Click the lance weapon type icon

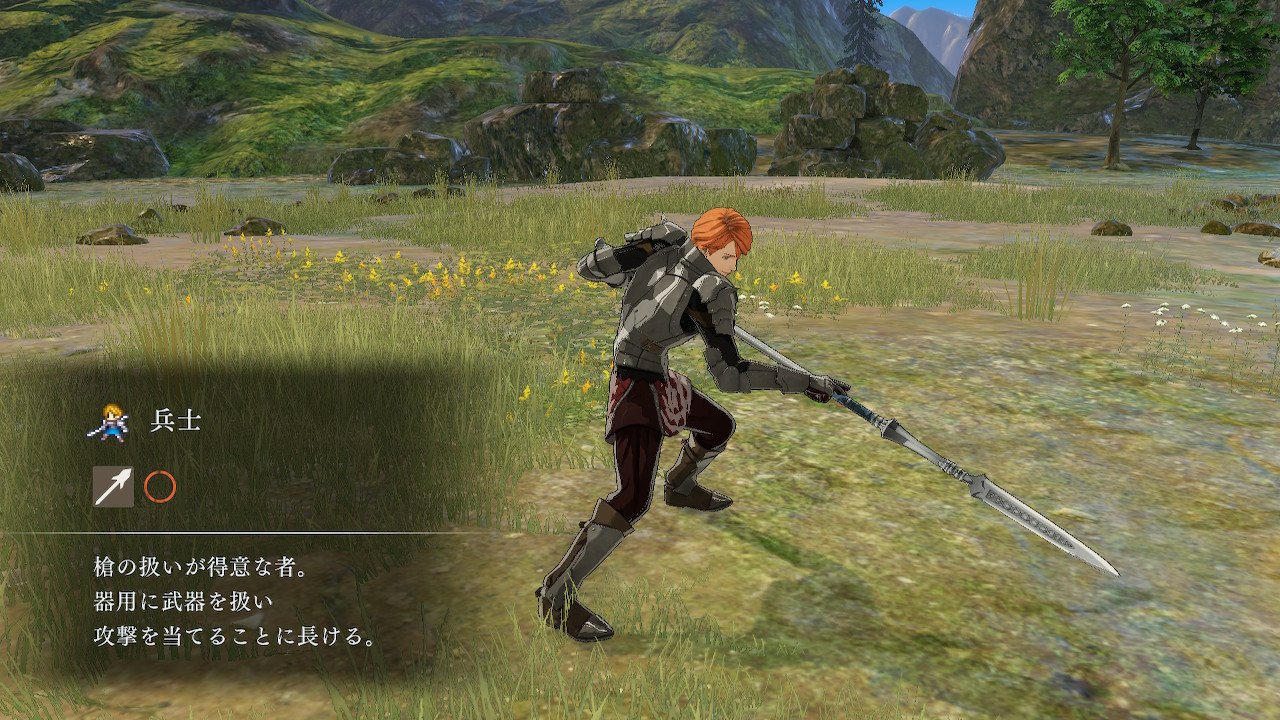[113, 487]
